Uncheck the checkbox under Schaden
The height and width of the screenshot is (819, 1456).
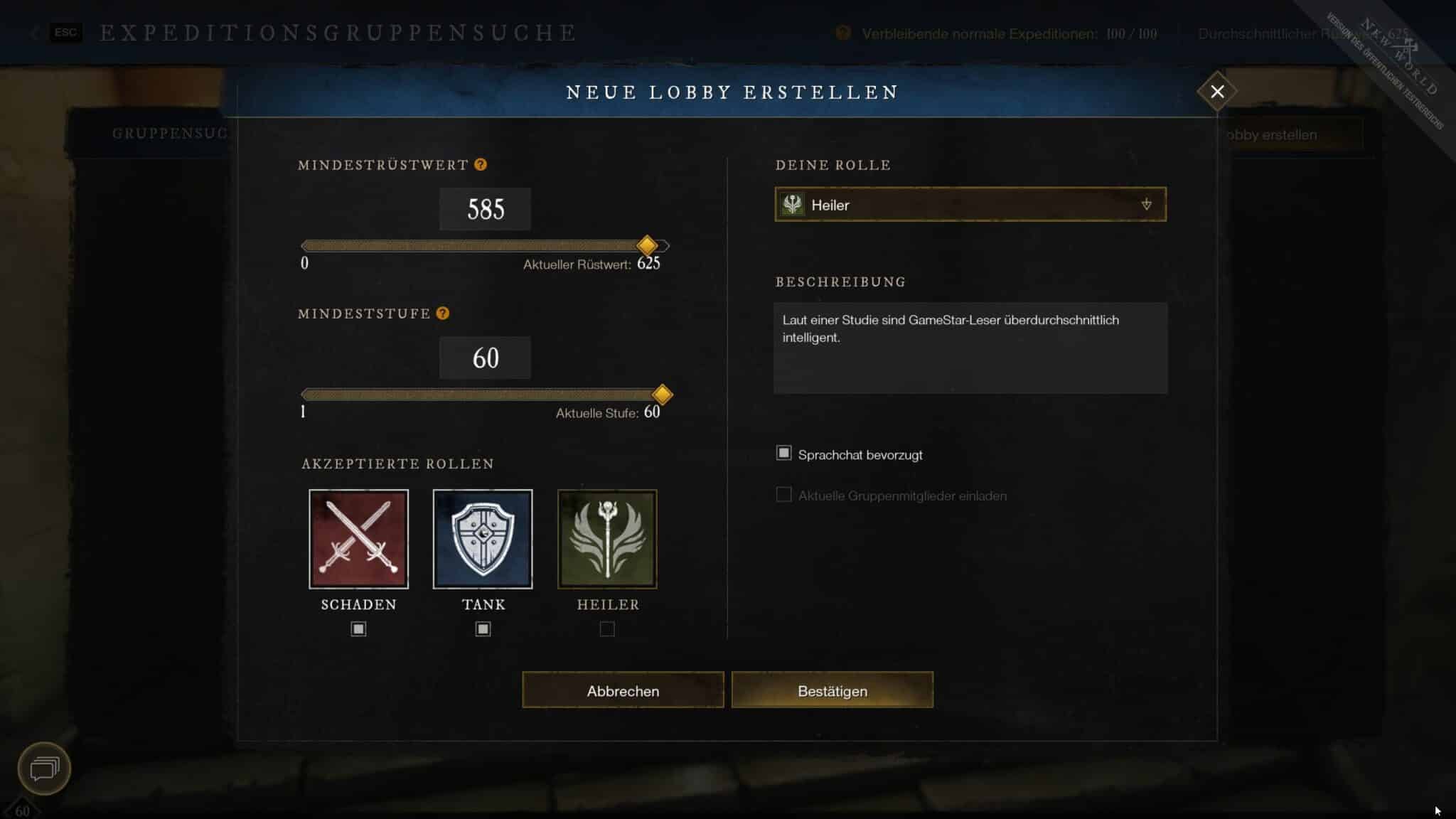coord(358,629)
